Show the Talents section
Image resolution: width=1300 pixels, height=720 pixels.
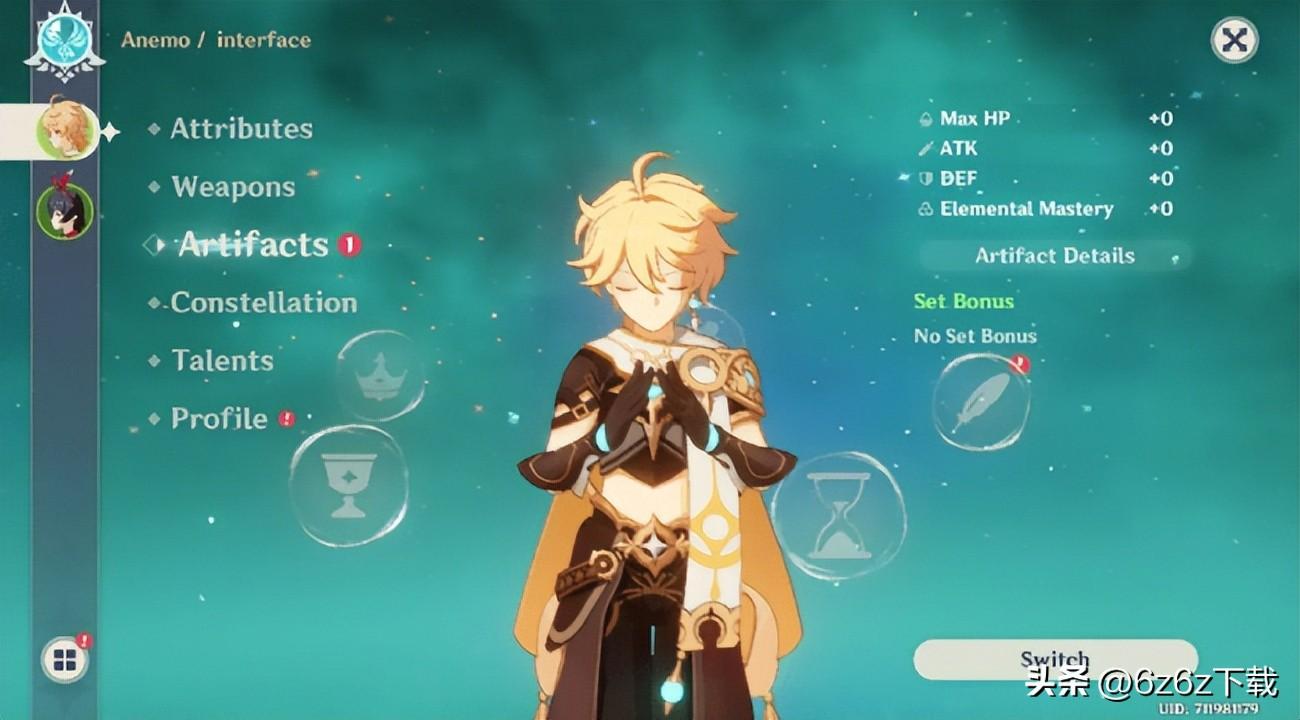click(222, 361)
